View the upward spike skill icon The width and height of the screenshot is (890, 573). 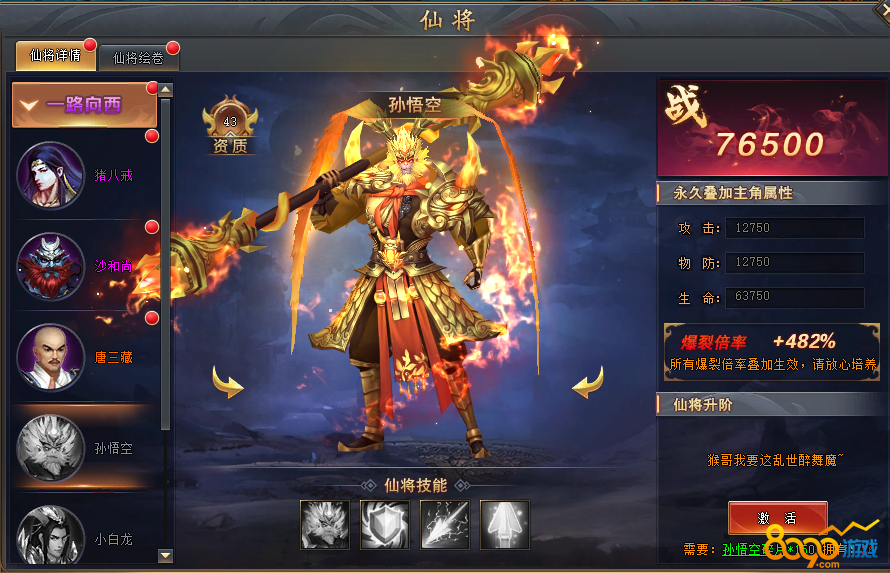505,525
